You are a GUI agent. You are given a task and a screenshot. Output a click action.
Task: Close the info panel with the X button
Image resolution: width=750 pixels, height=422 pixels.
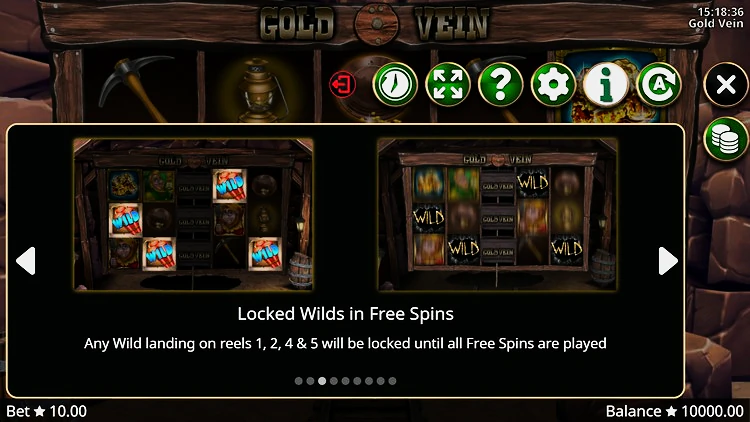[726, 86]
